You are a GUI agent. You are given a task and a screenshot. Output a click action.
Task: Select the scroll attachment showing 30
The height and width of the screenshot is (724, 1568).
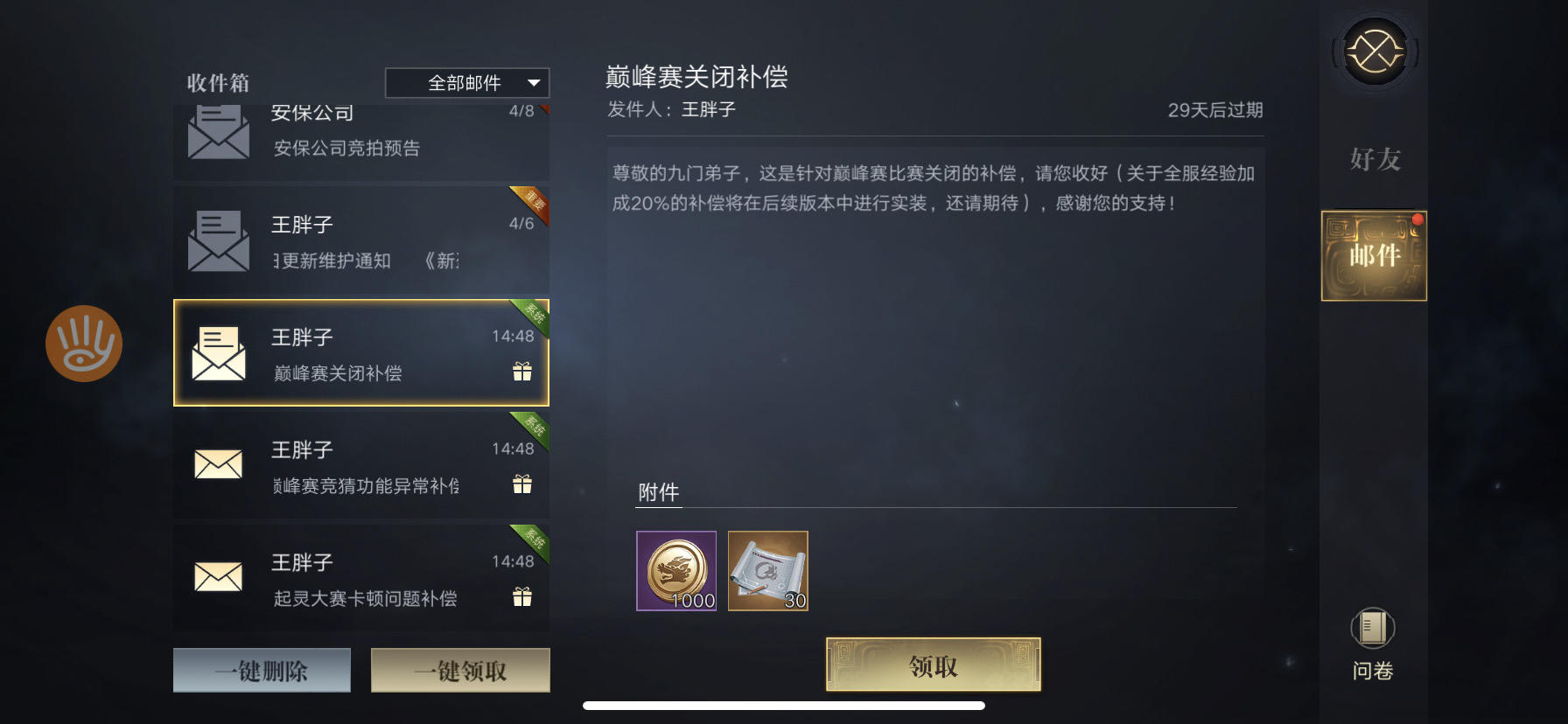click(x=767, y=572)
